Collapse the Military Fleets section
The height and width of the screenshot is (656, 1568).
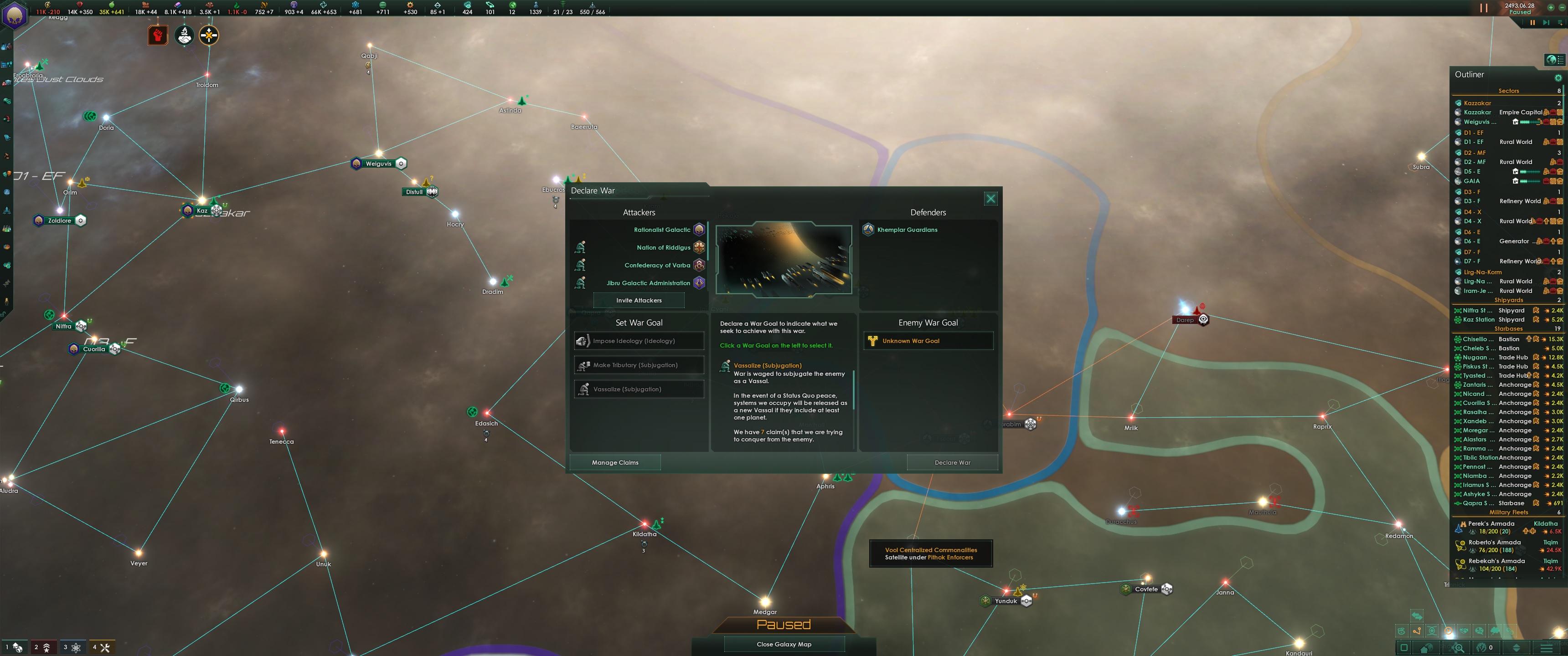1508,512
